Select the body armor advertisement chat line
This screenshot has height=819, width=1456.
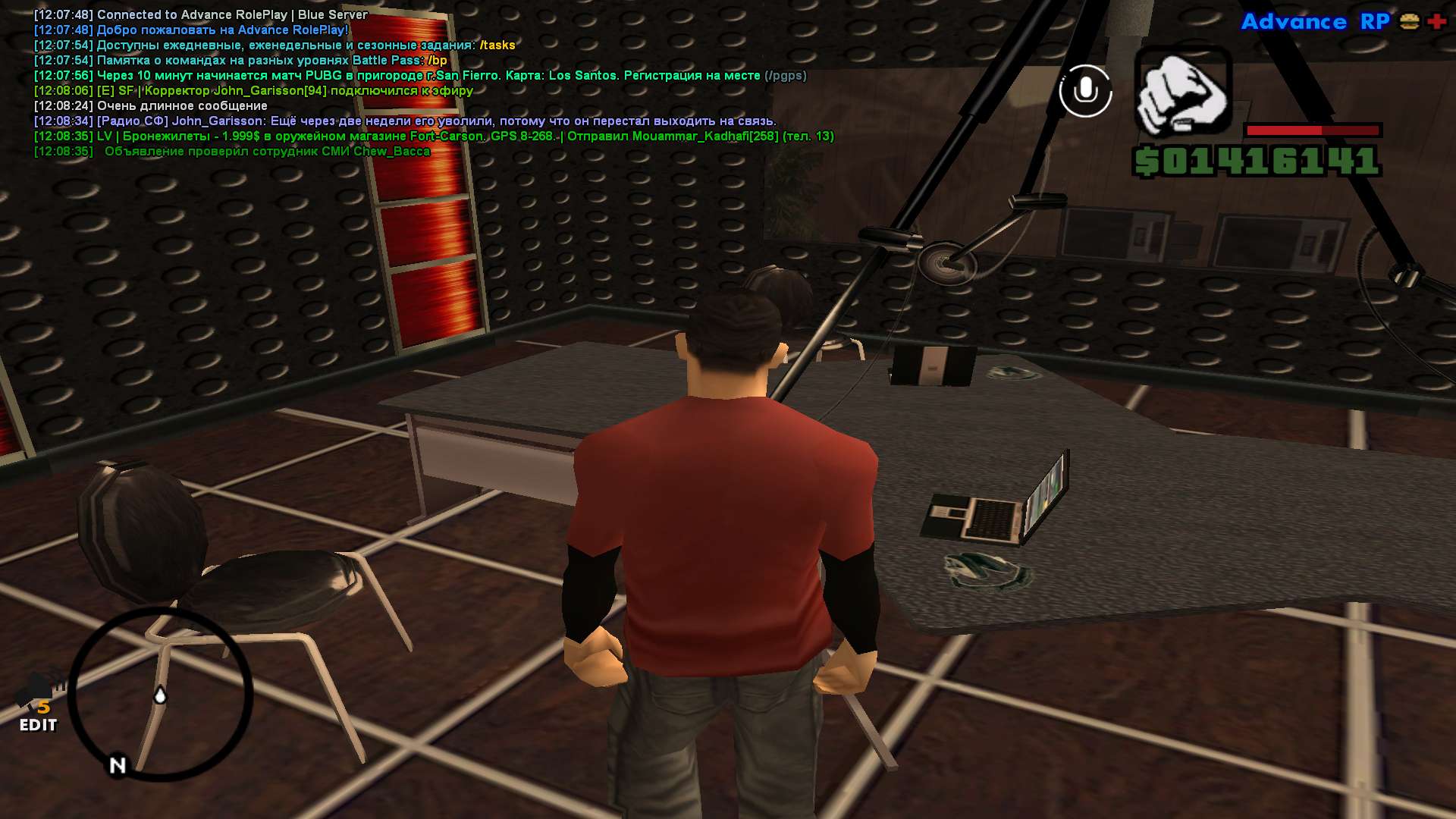pyautogui.click(x=434, y=136)
